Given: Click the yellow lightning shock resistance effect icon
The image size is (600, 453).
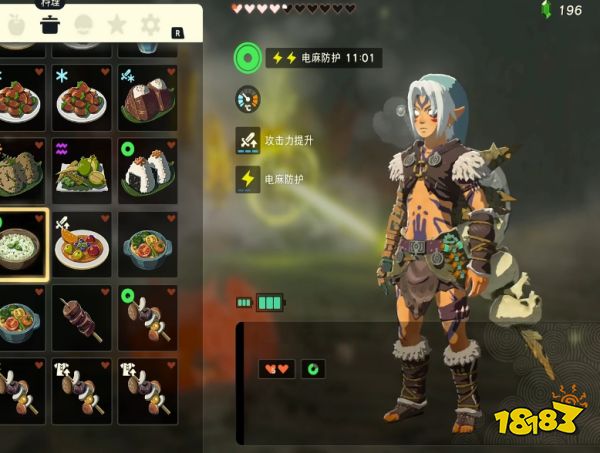Looking at the screenshot, I should pyautogui.click(x=247, y=179).
